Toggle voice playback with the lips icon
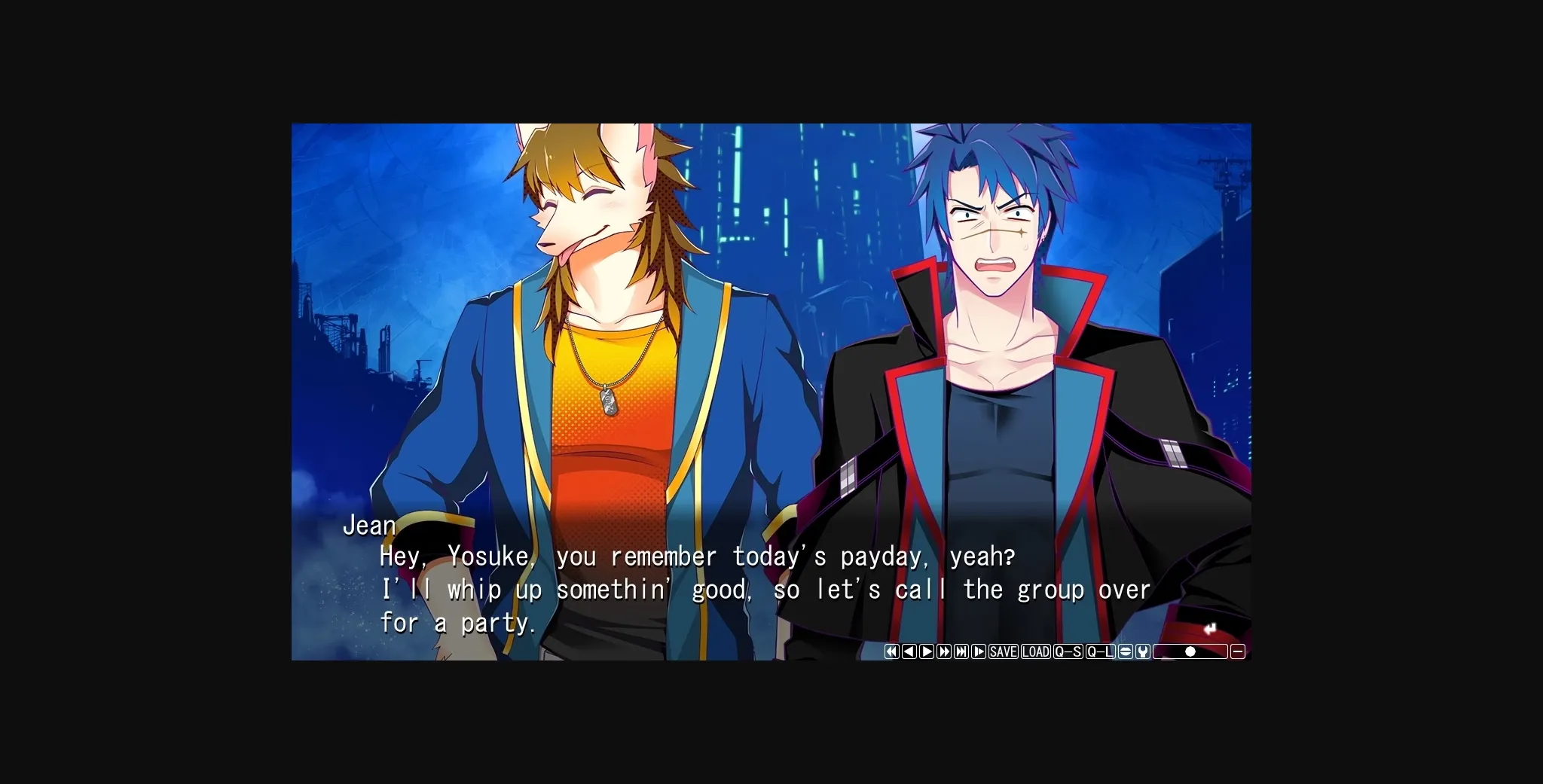The width and height of the screenshot is (1543, 784). coord(1124,651)
